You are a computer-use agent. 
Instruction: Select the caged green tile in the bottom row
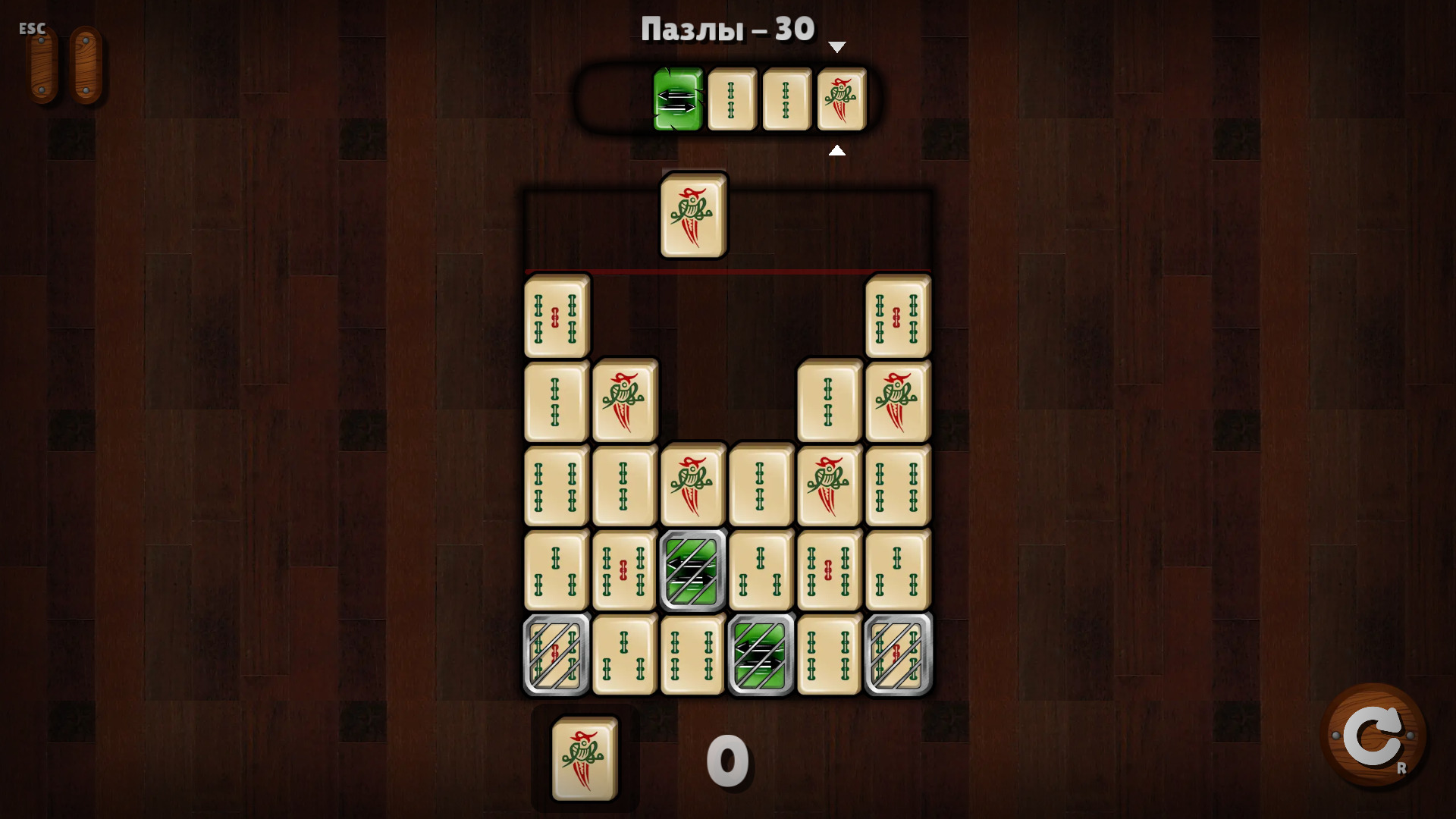pos(761,654)
